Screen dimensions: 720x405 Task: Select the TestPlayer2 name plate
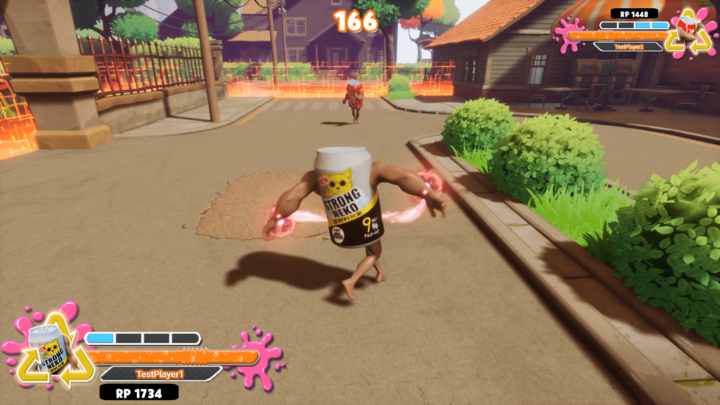630,46
